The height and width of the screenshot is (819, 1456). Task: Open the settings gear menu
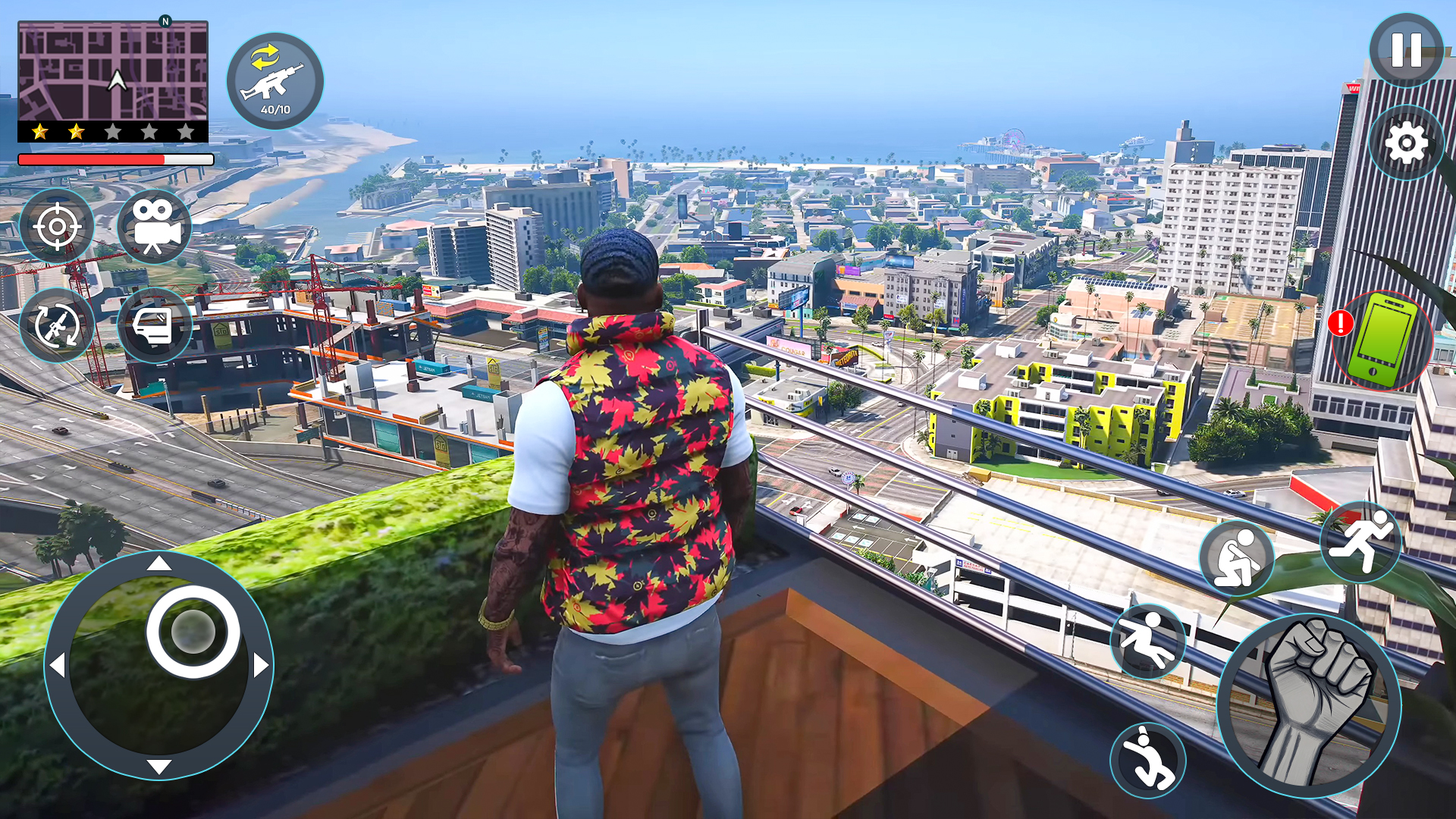tap(1404, 143)
